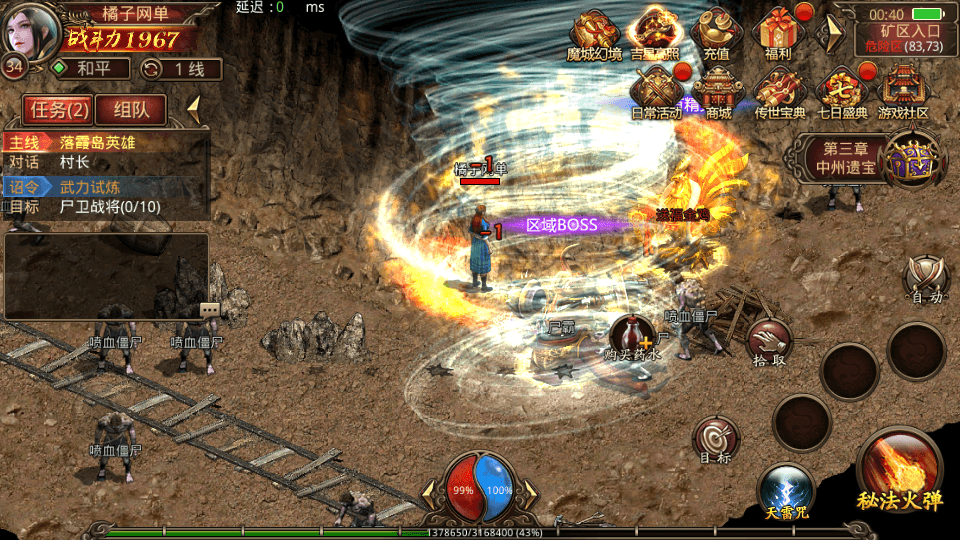Open the 七日盛典 seven-day event
The width and height of the screenshot is (960, 540).
pos(842,90)
